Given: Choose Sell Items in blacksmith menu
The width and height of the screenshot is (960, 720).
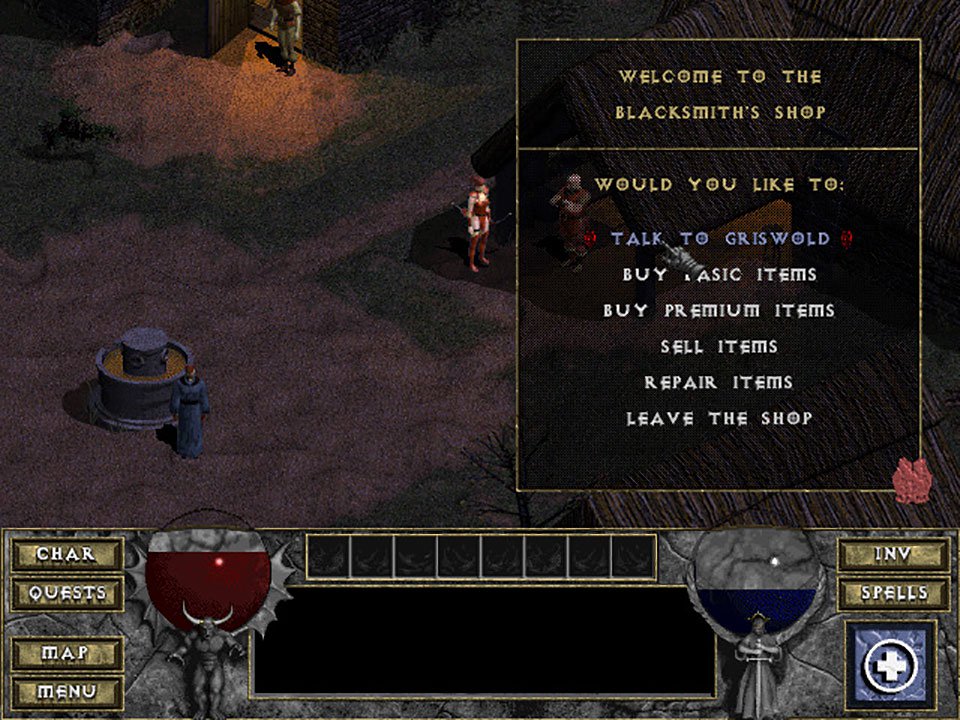Looking at the screenshot, I should (x=719, y=347).
